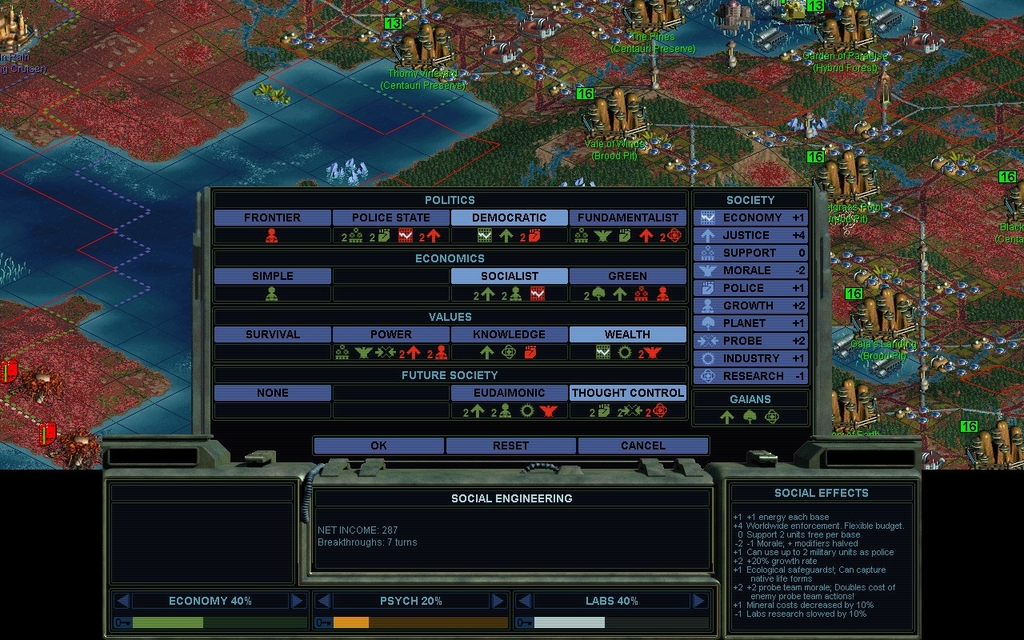
Task: Select Wealth values
Action: 627,335
